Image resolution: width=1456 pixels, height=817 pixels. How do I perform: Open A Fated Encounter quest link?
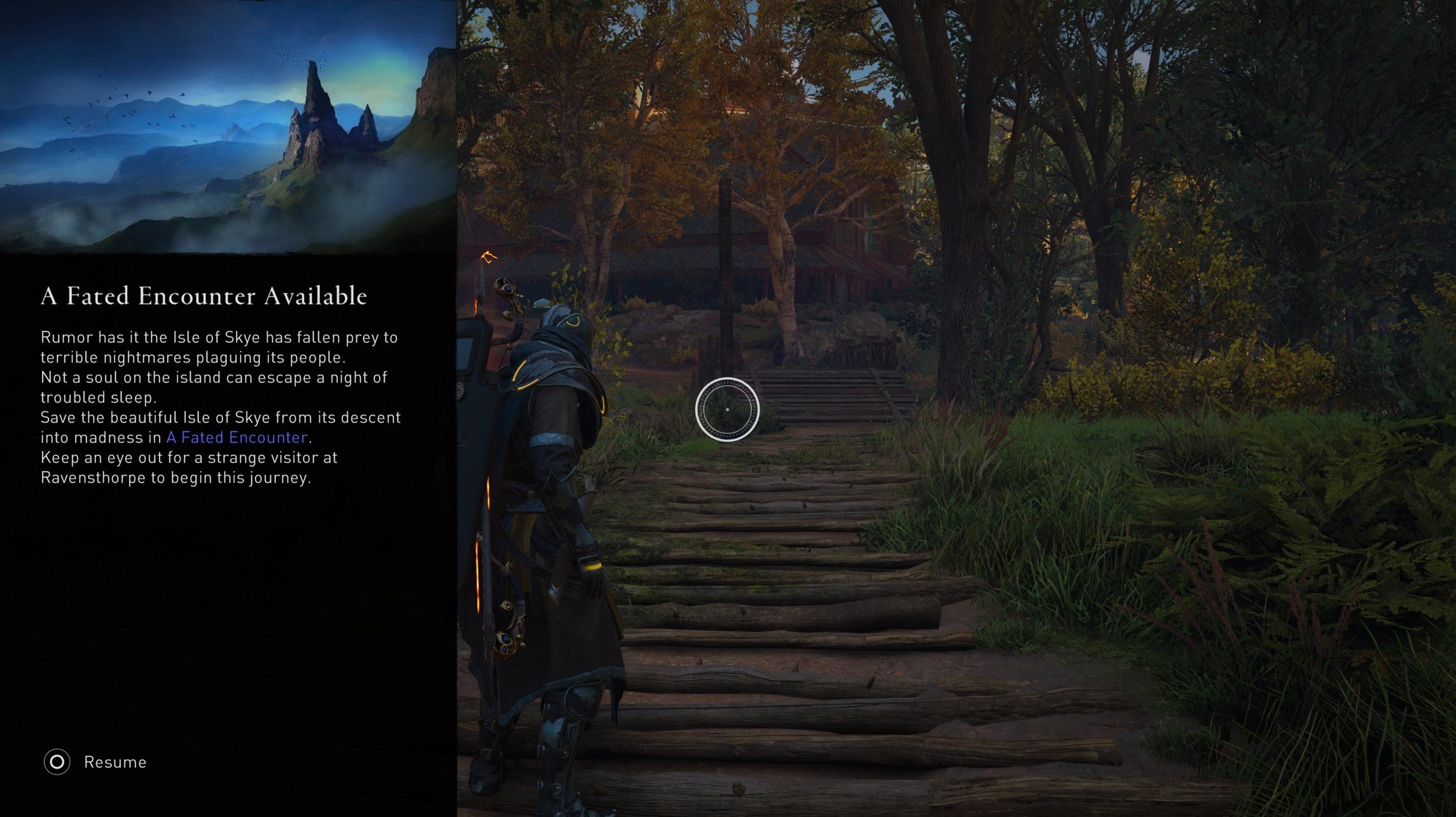(238, 437)
